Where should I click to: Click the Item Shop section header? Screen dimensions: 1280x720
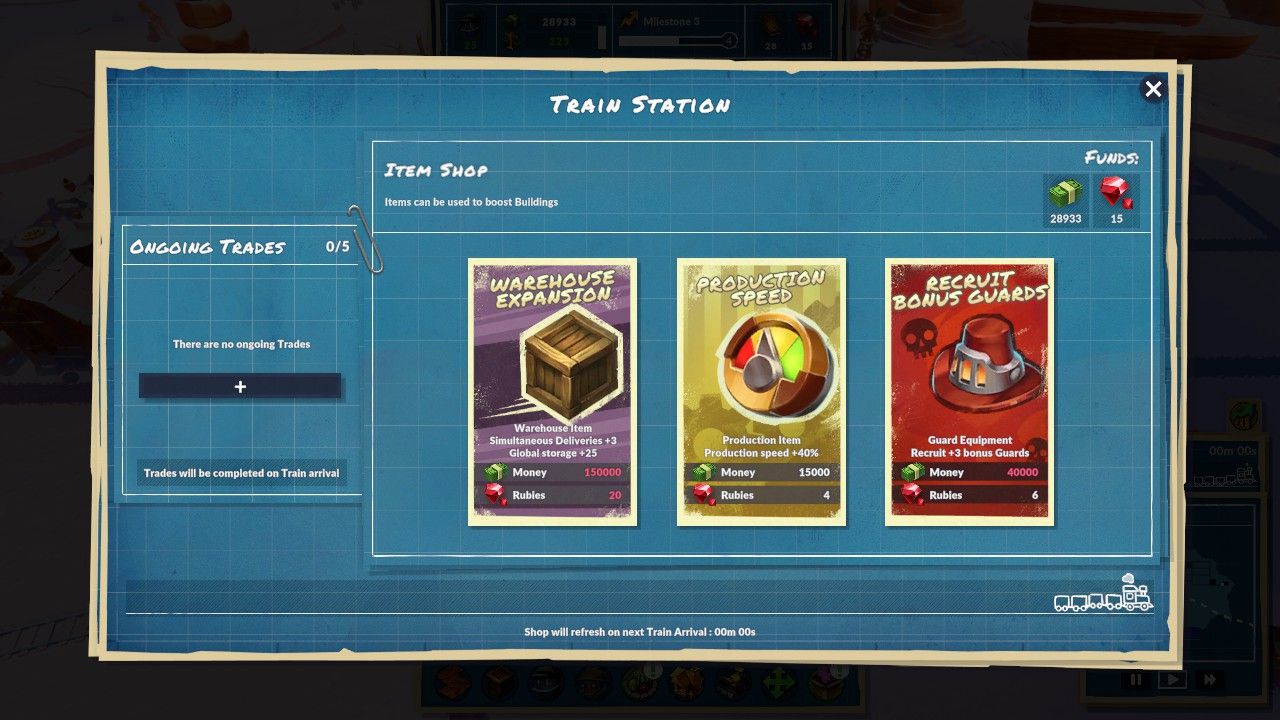pos(432,170)
